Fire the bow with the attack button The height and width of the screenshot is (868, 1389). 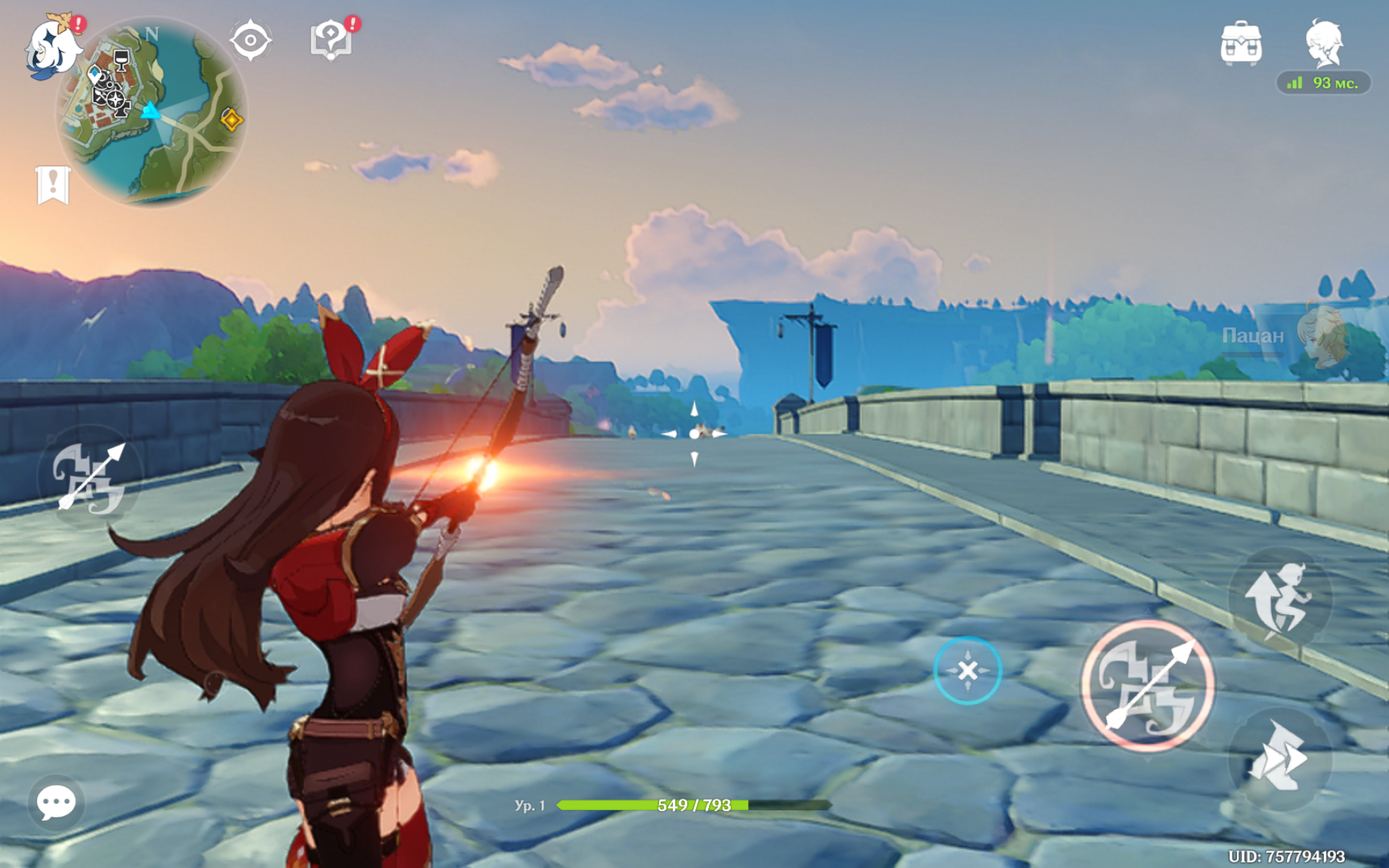click(x=1147, y=686)
